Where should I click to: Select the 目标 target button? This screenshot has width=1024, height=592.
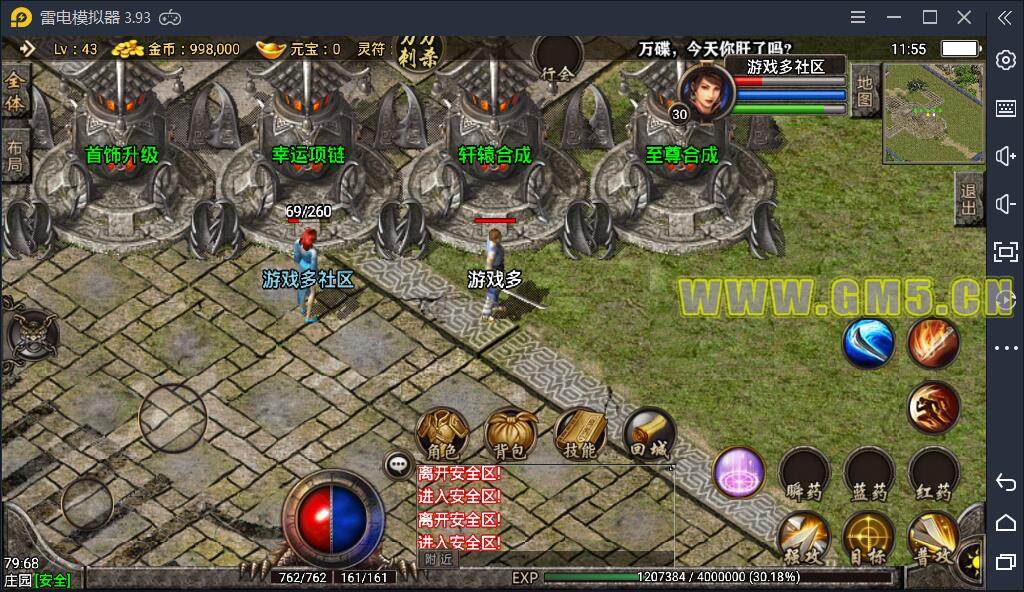868,538
